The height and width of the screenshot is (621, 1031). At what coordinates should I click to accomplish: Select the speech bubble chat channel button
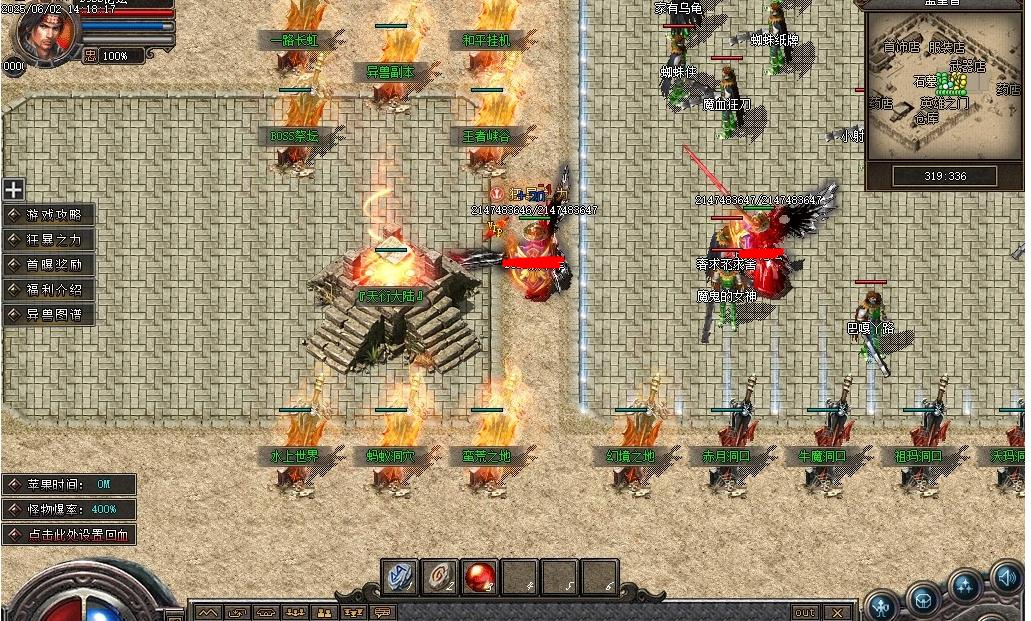pos(383,612)
